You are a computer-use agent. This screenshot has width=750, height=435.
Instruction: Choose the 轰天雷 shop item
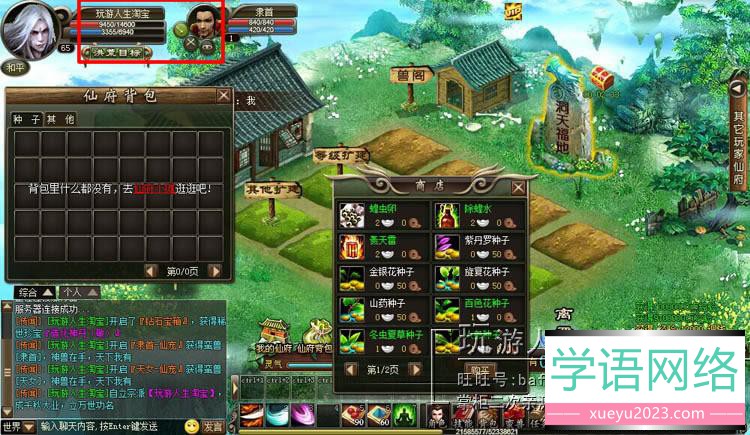(352, 247)
